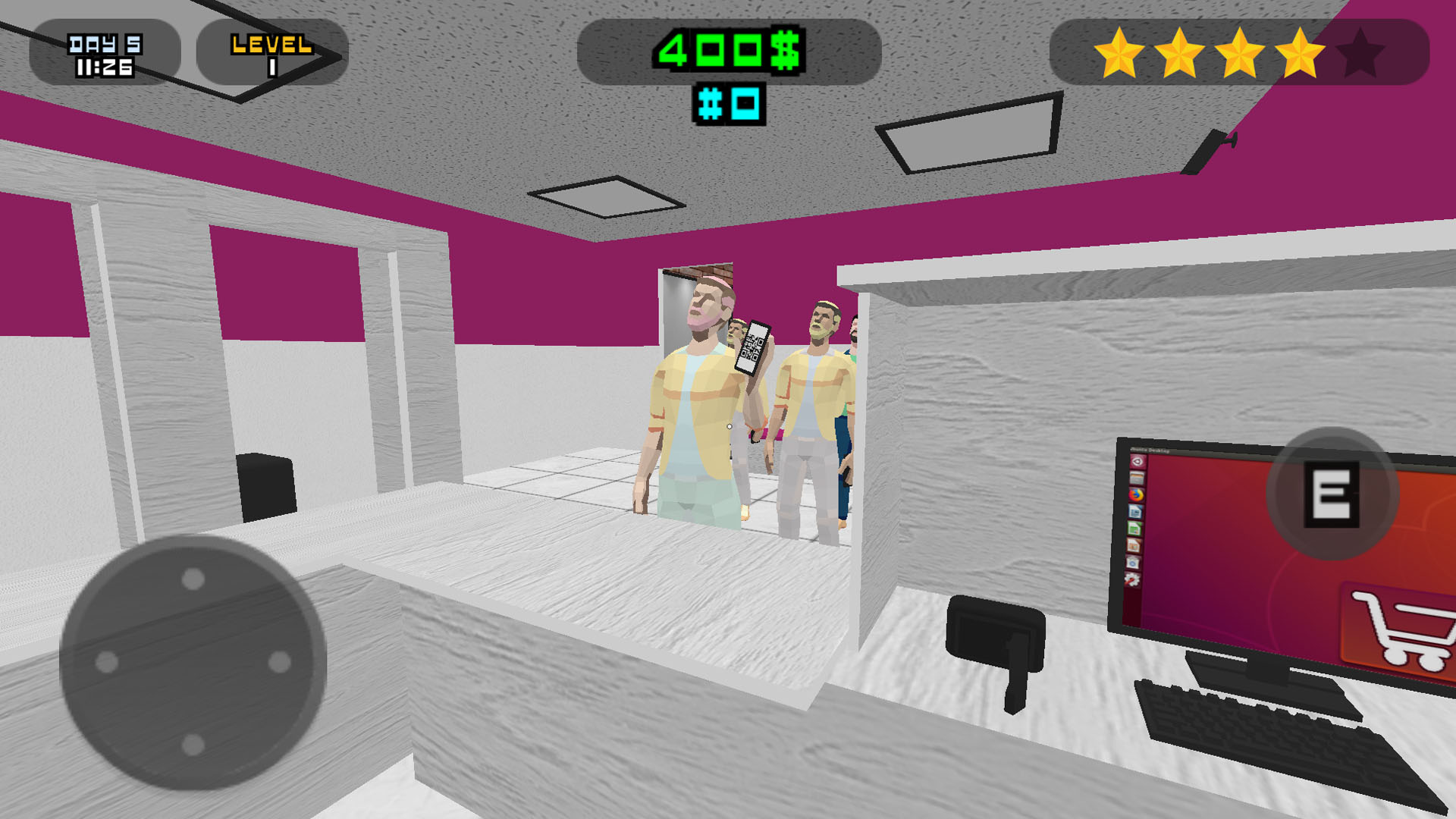Click the Ubuntu dash icon atop the launcher
1456x819 pixels.
coord(1136,461)
